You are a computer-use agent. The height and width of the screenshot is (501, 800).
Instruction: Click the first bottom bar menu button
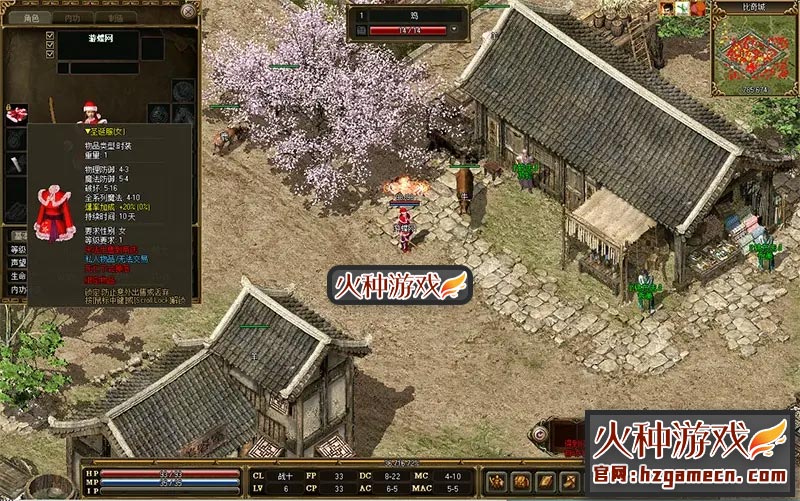(495, 482)
